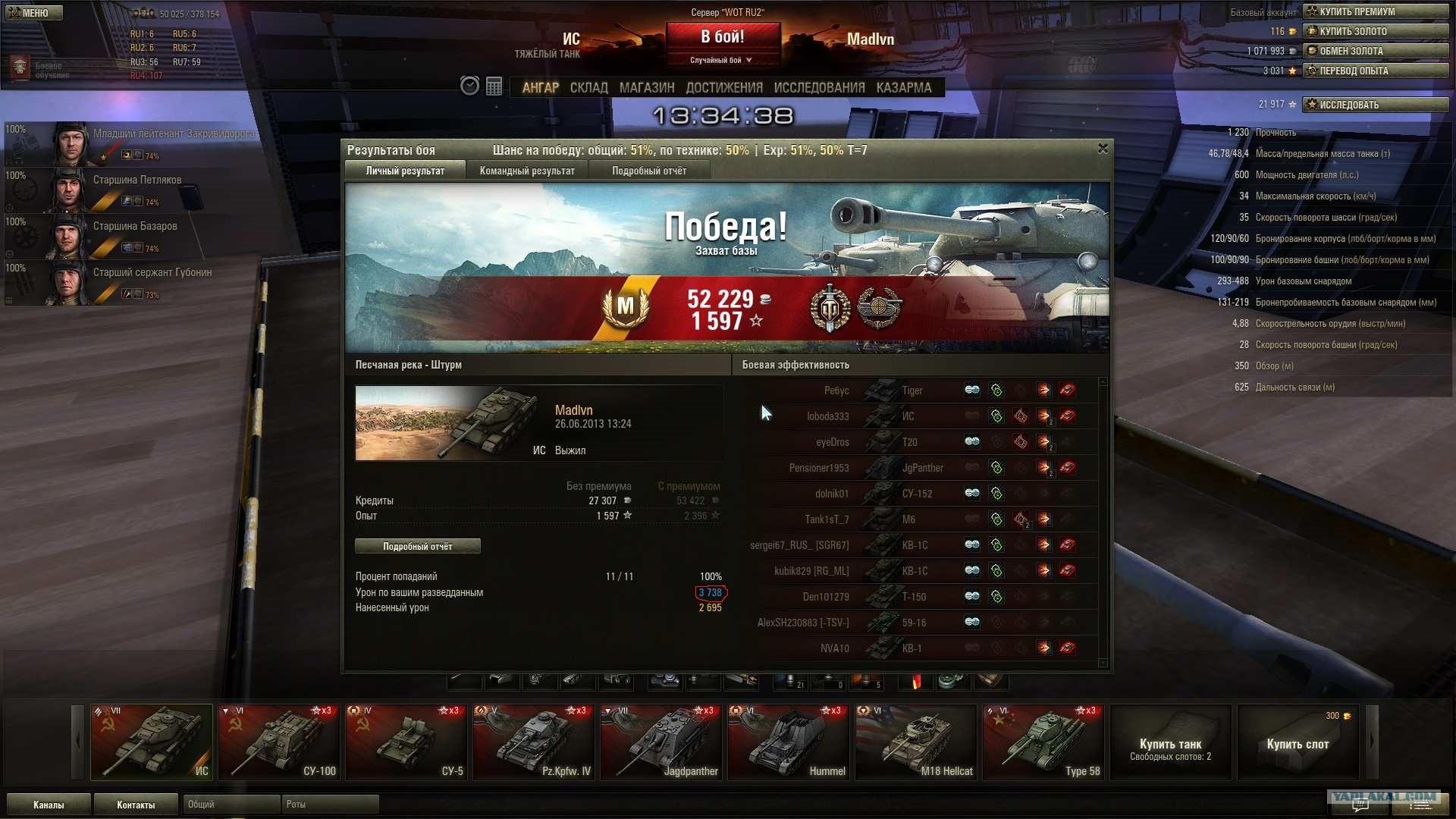The image size is (1456, 819).
Task: Choose the Купить танк slot
Action: pyautogui.click(x=1170, y=742)
